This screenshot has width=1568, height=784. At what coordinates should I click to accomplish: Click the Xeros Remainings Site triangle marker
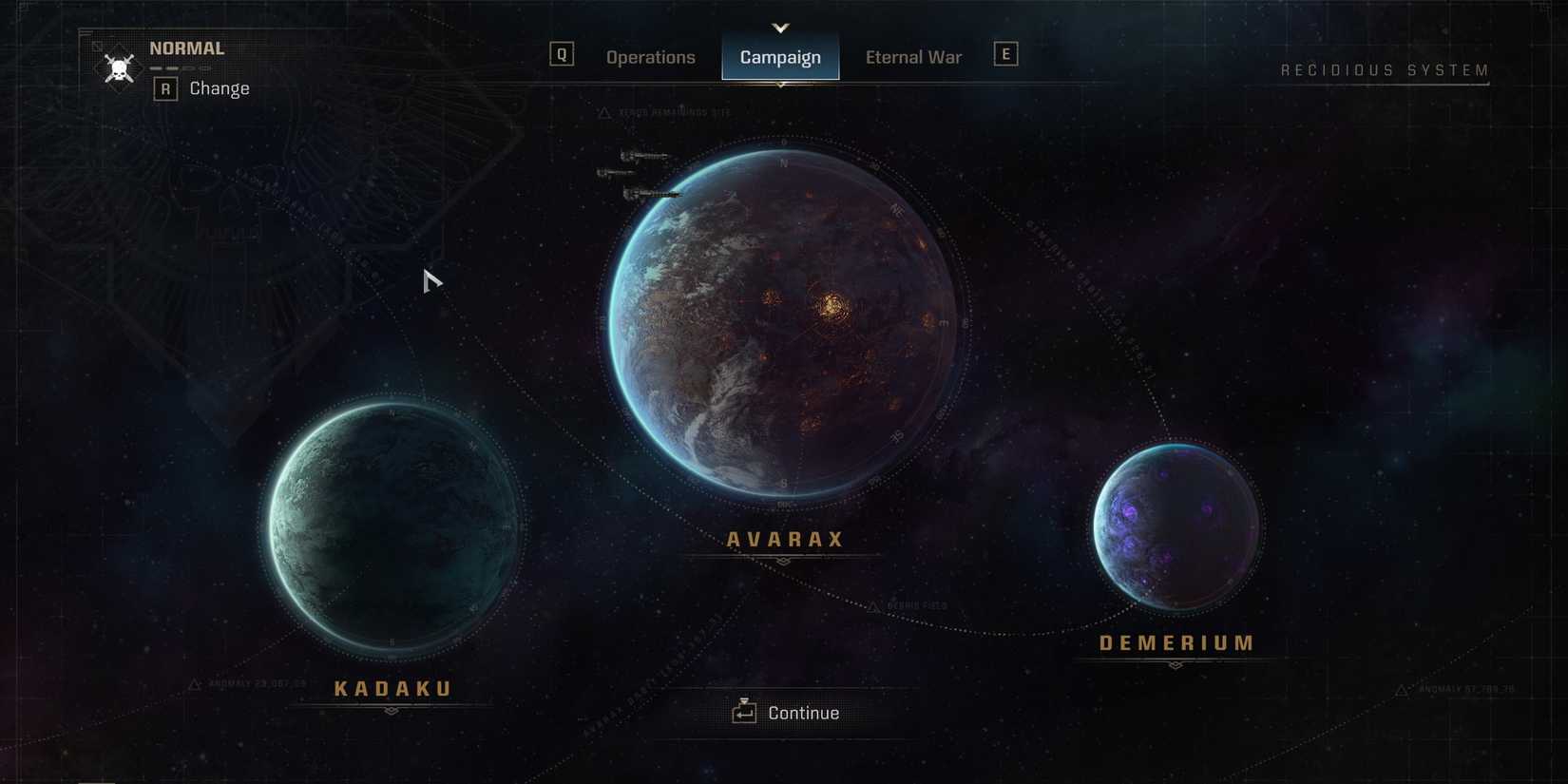[x=602, y=112]
